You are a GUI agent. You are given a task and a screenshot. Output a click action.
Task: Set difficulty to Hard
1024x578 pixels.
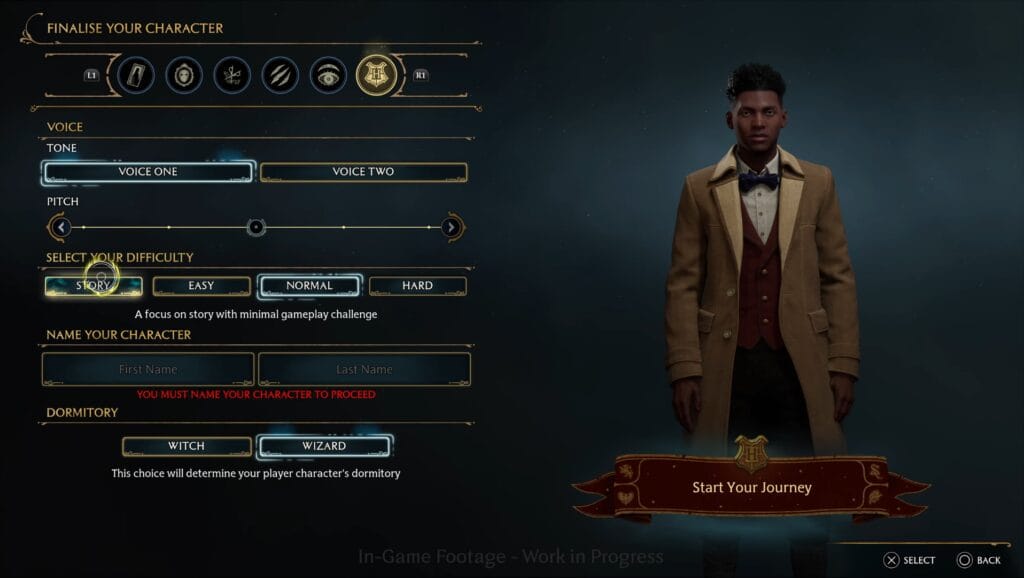[x=417, y=286]
